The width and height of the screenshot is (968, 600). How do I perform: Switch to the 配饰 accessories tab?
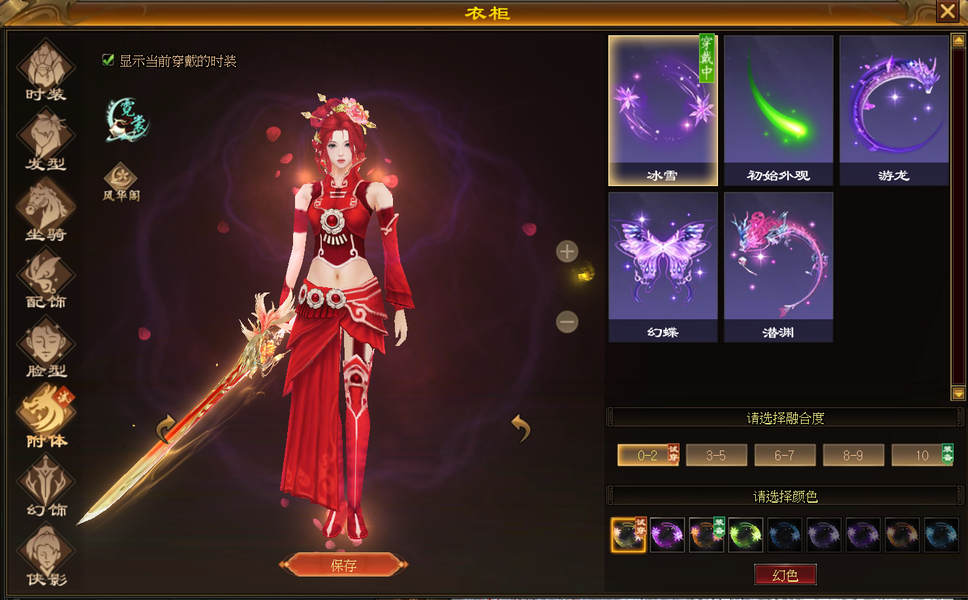[x=45, y=277]
